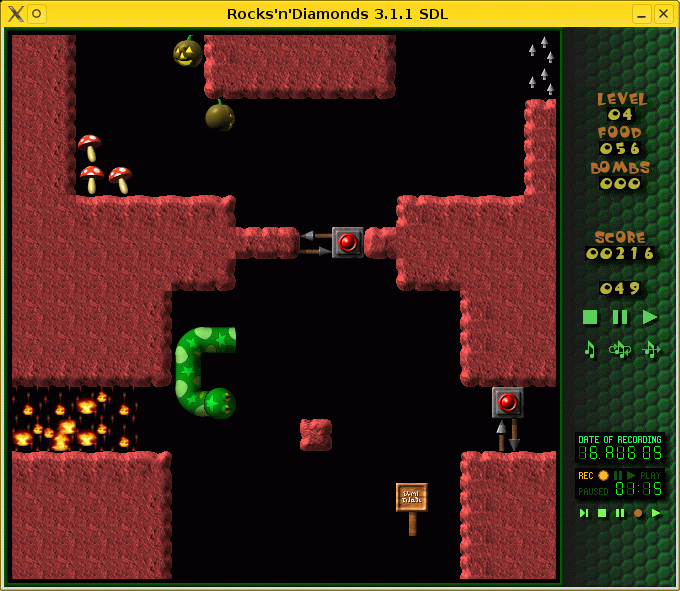Start tape recording with the round record button
680x591 pixels.
click(638, 513)
